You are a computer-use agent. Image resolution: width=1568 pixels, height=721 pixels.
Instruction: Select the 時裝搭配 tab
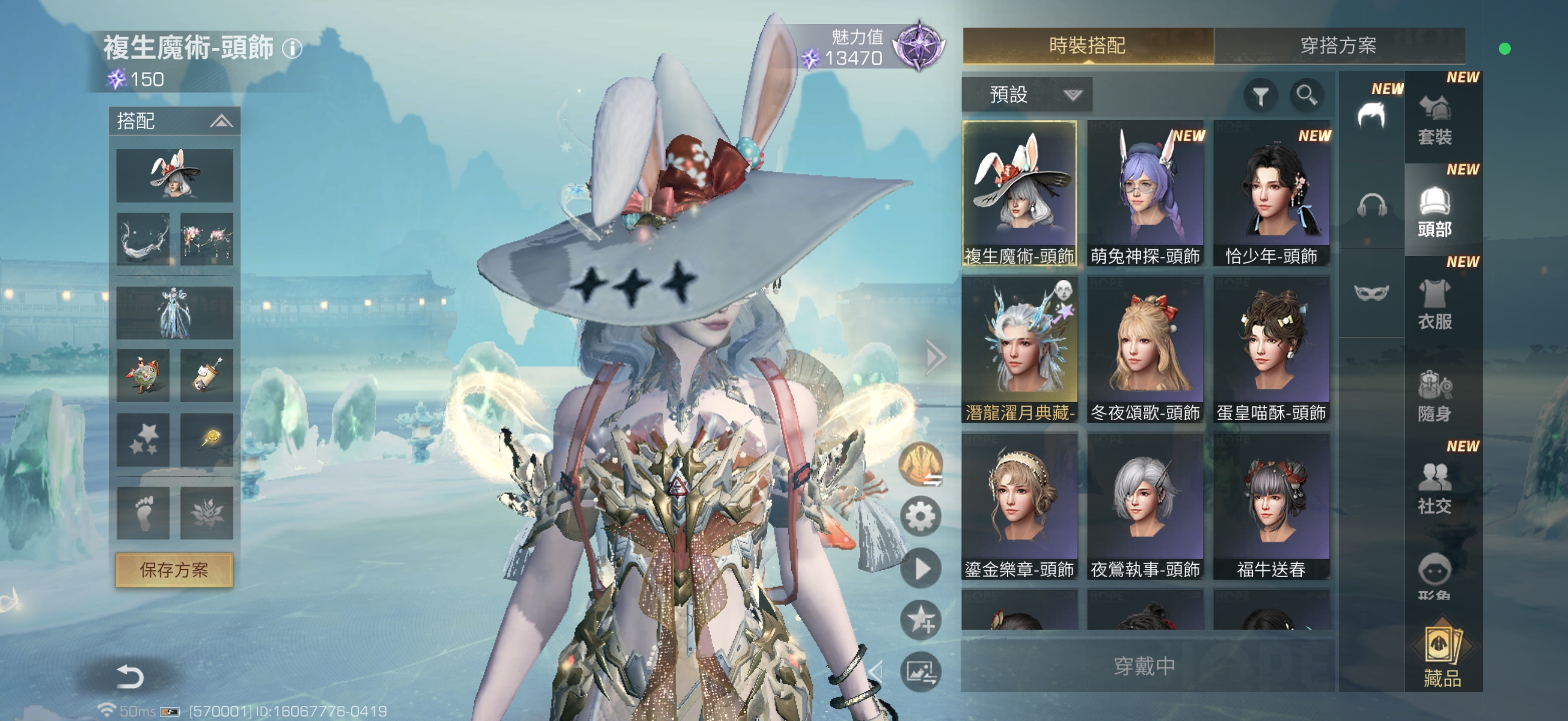point(1087,46)
